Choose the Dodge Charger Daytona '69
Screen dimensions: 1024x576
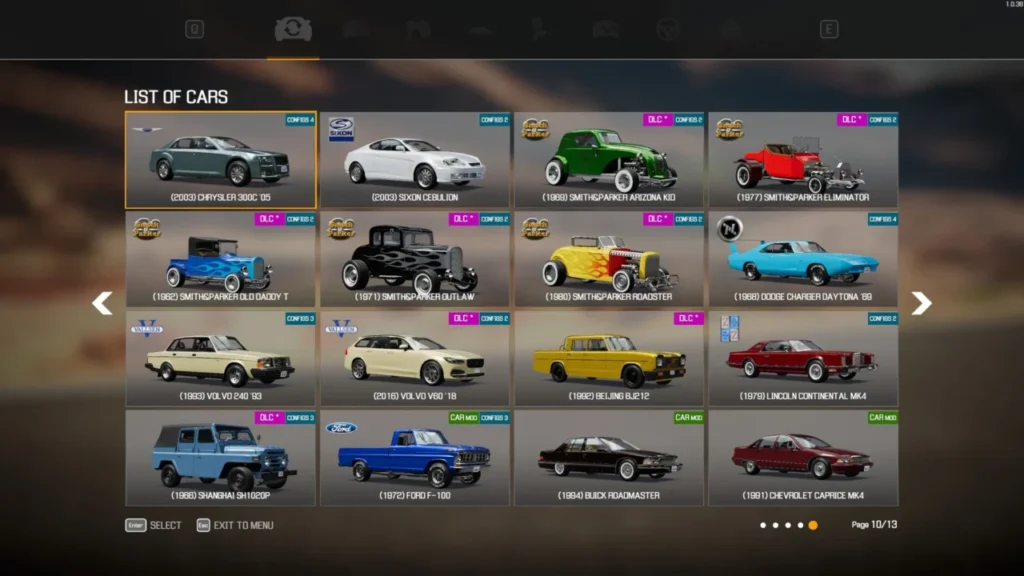tap(803, 259)
